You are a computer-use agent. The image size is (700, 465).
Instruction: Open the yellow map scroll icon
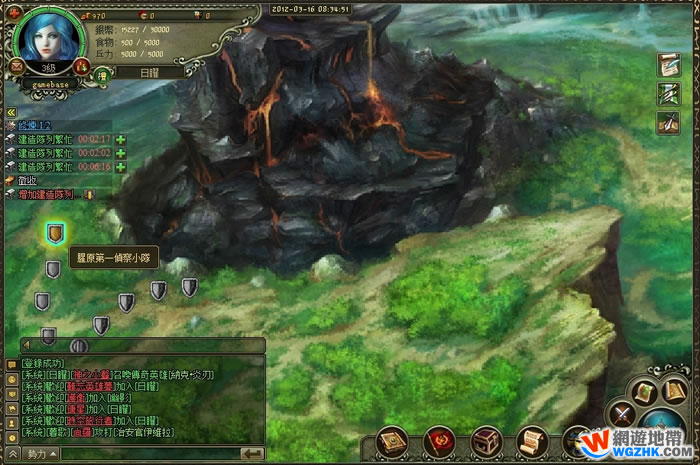point(642,390)
